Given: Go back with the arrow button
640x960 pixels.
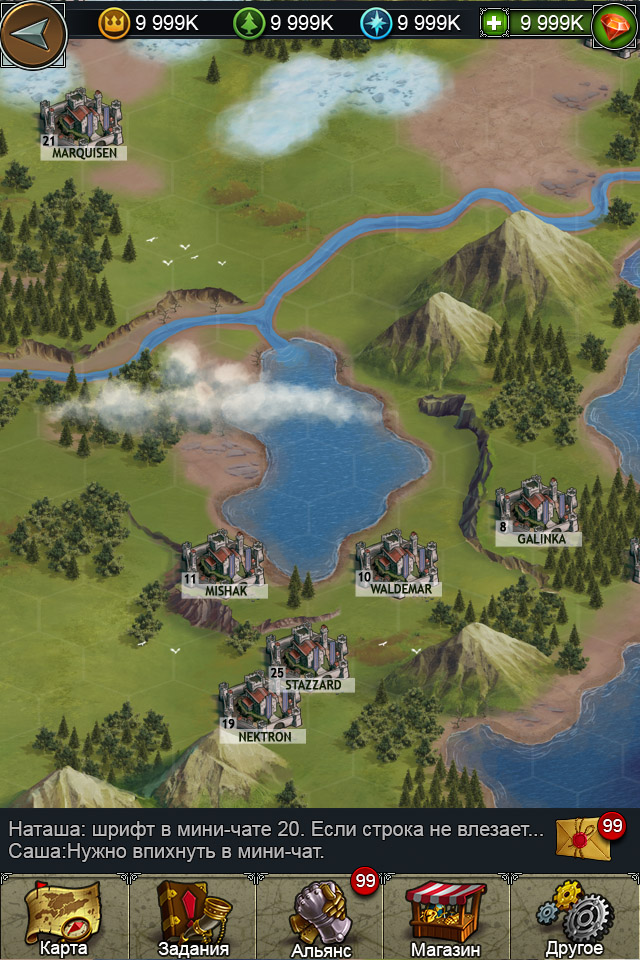Looking at the screenshot, I should point(32,33).
